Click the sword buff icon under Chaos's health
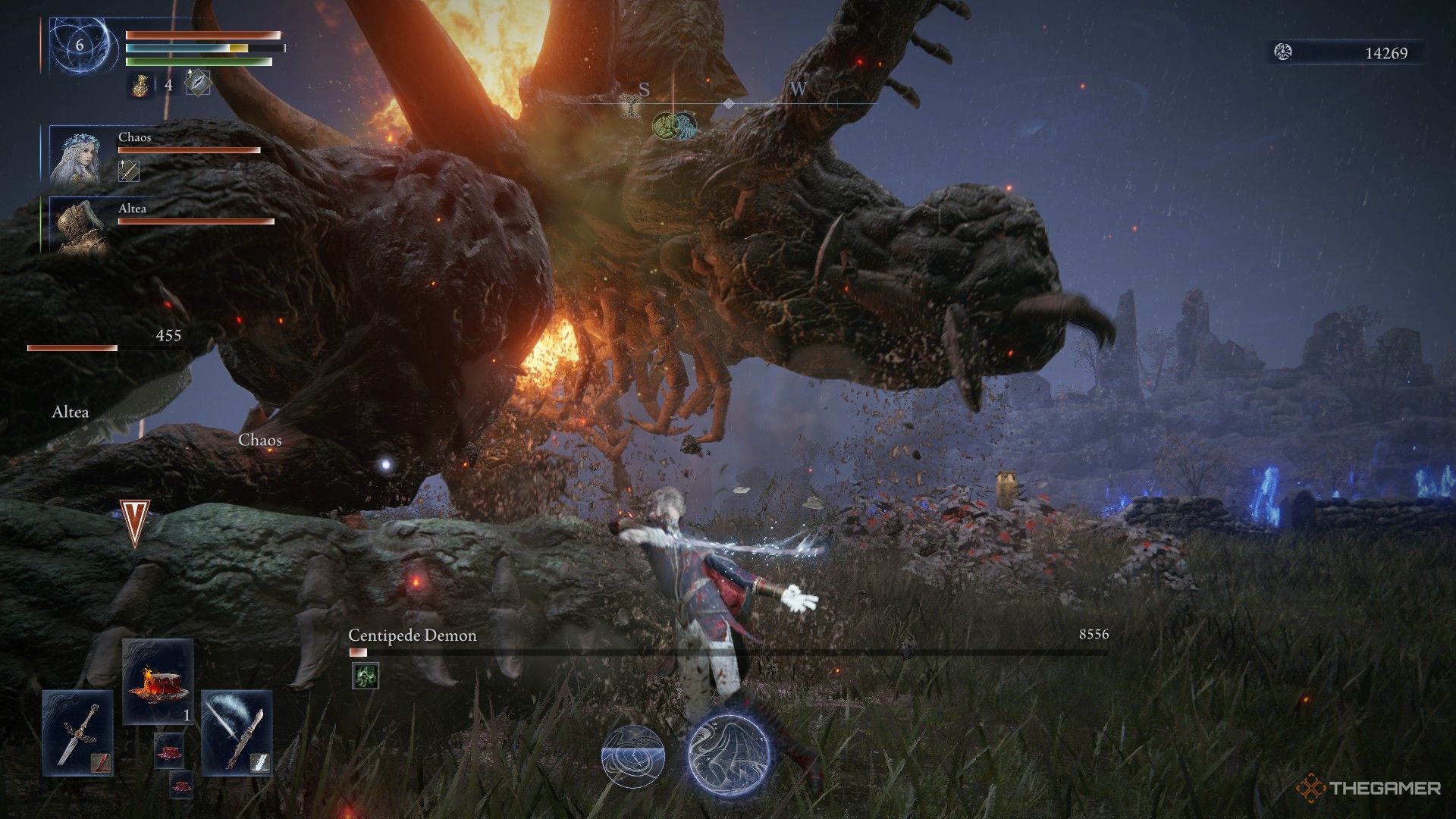The width and height of the screenshot is (1456, 819). pos(129,171)
